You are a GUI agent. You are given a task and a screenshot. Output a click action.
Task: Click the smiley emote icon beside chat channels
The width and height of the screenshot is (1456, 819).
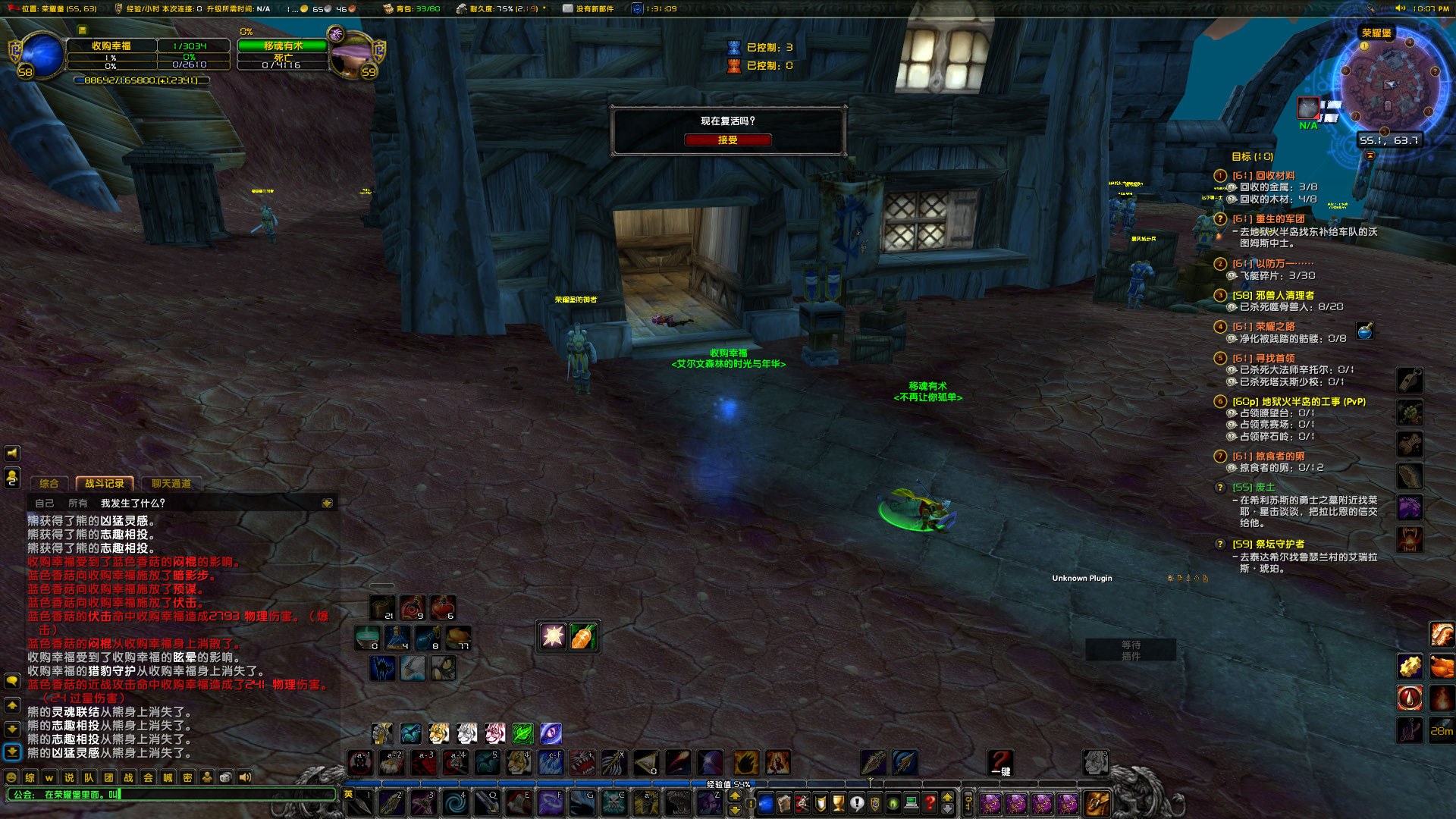(x=11, y=777)
